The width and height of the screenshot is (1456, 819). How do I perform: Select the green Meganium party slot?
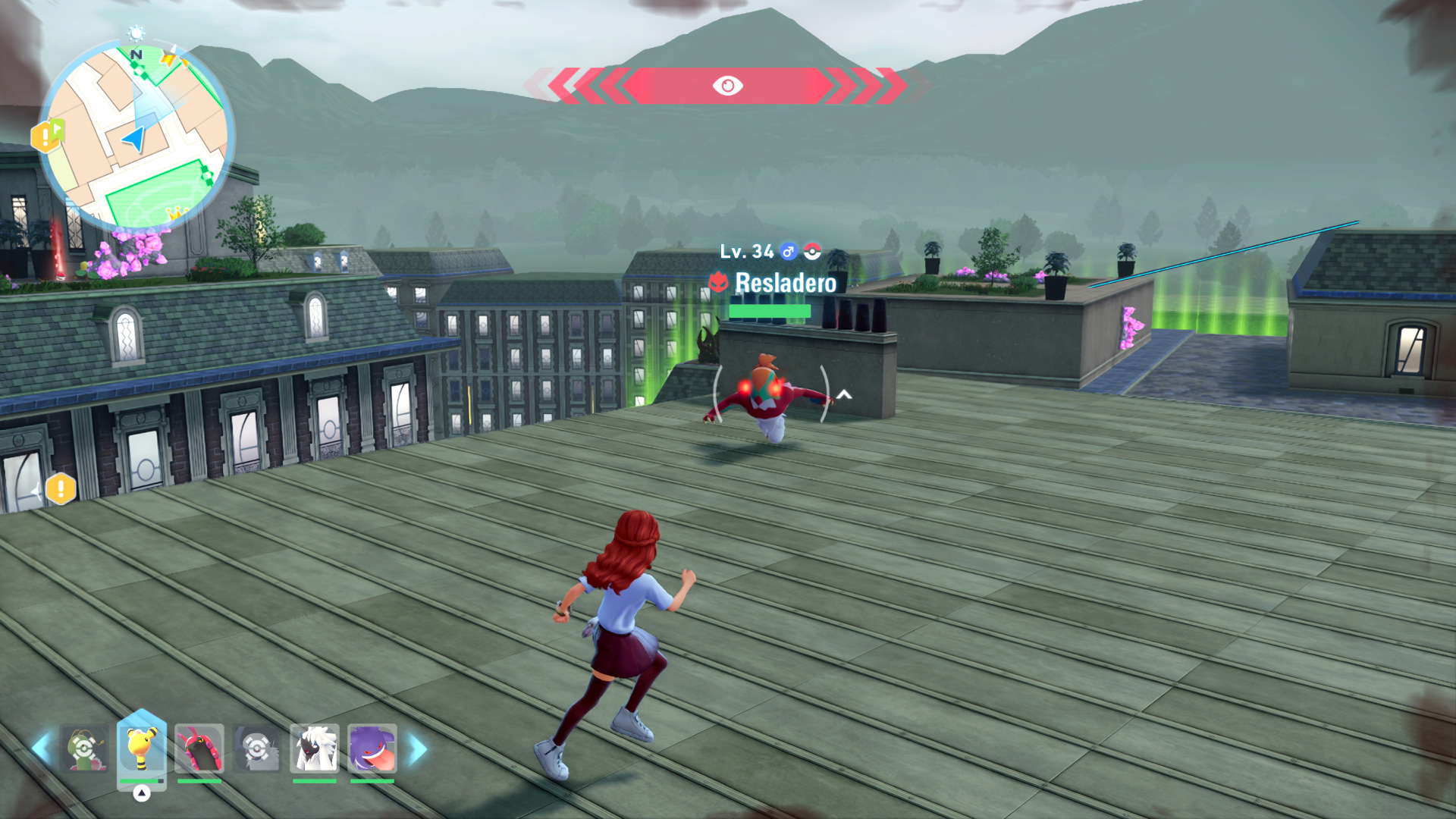click(x=84, y=748)
